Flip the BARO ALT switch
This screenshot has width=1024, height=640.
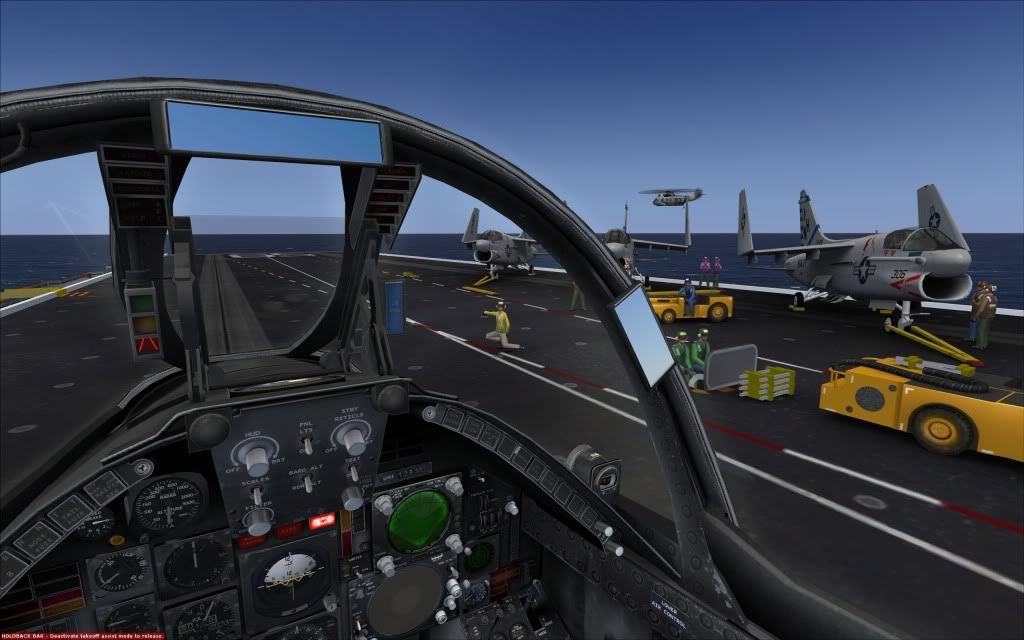point(307,482)
